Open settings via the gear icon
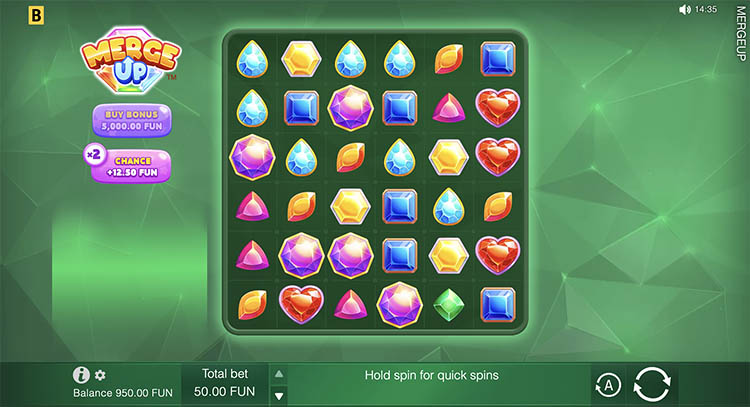750x407 pixels. point(100,375)
